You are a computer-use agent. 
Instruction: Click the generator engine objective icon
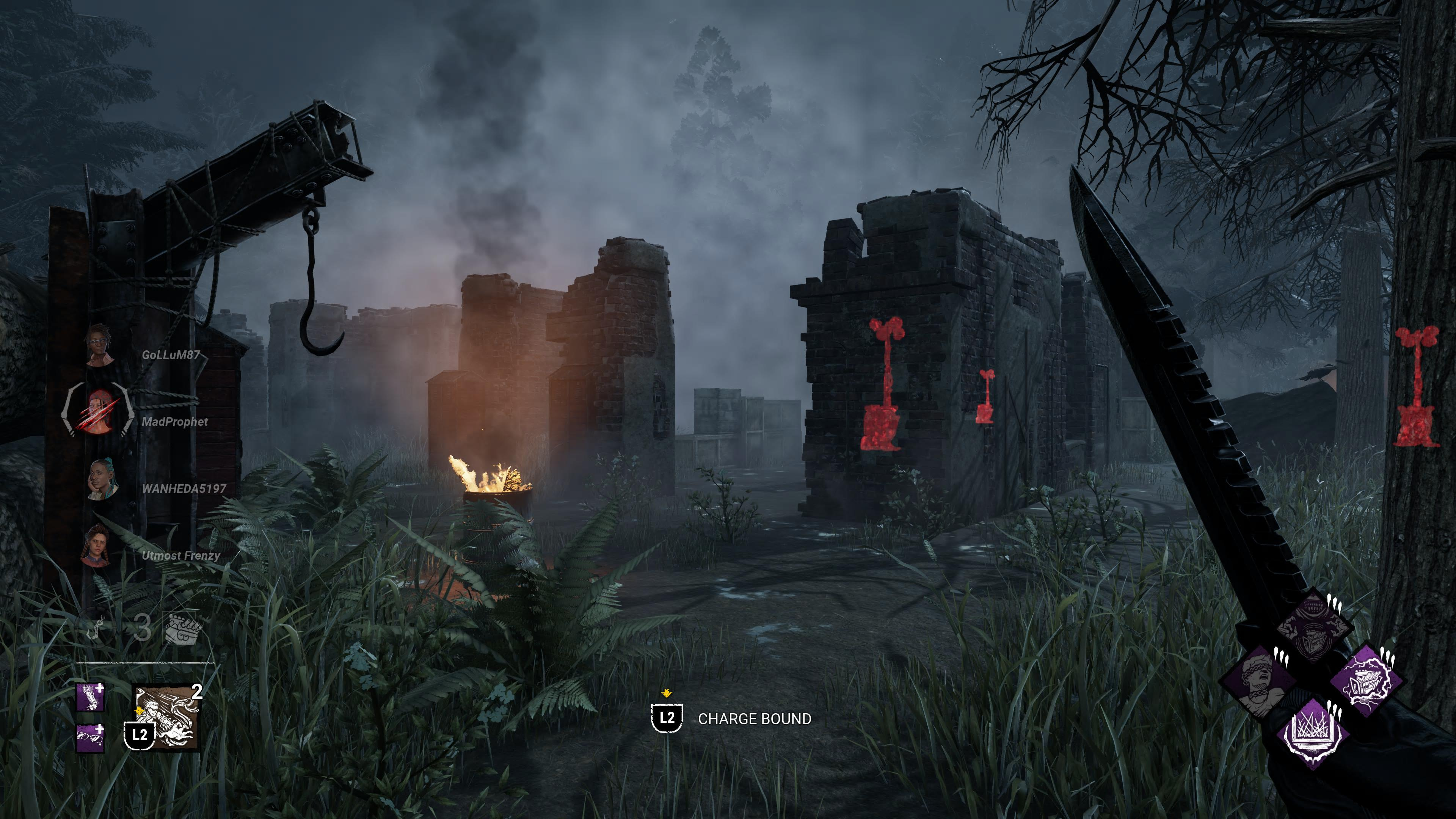182,628
